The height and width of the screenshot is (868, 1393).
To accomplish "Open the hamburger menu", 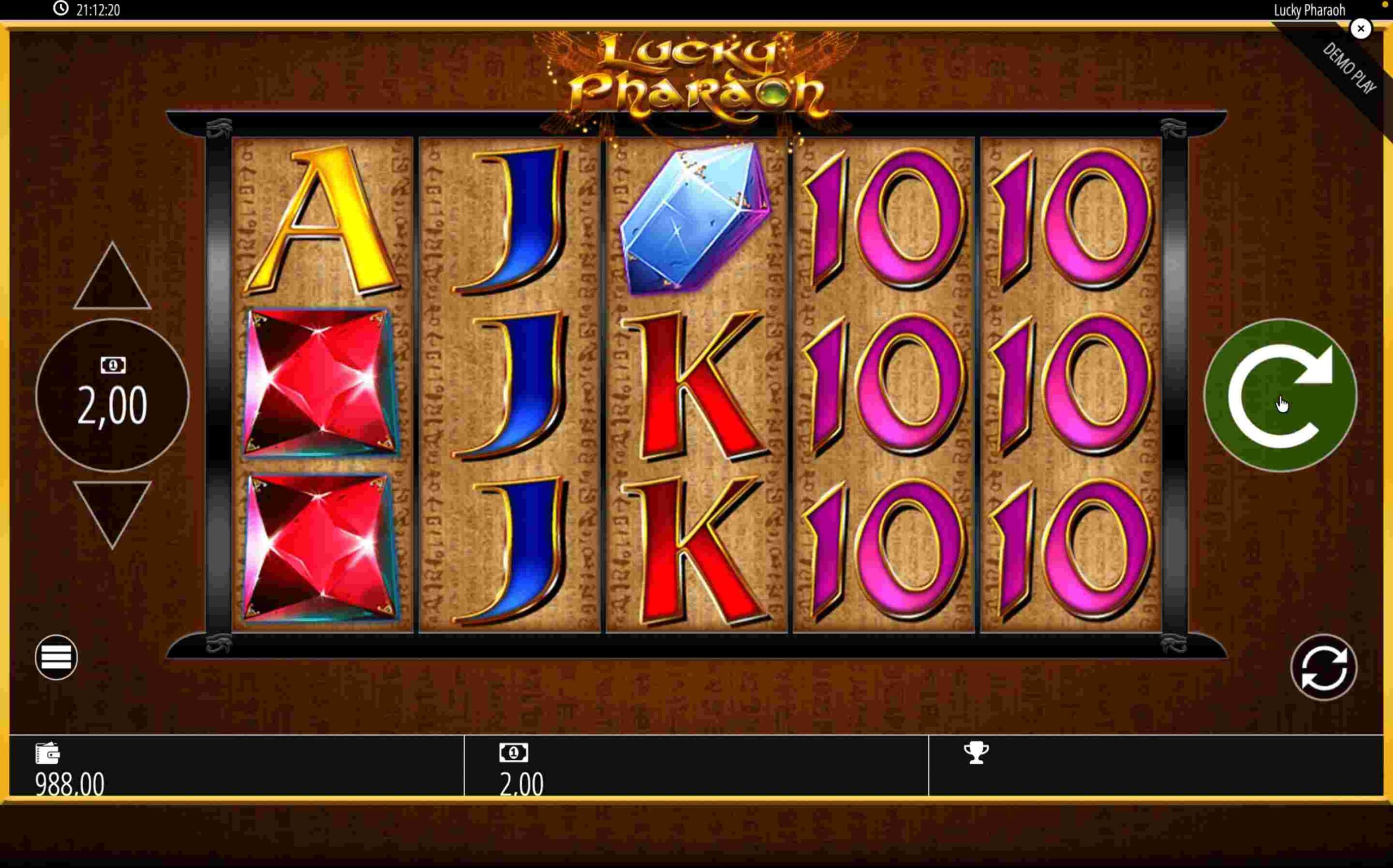I will tap(56, 658).
